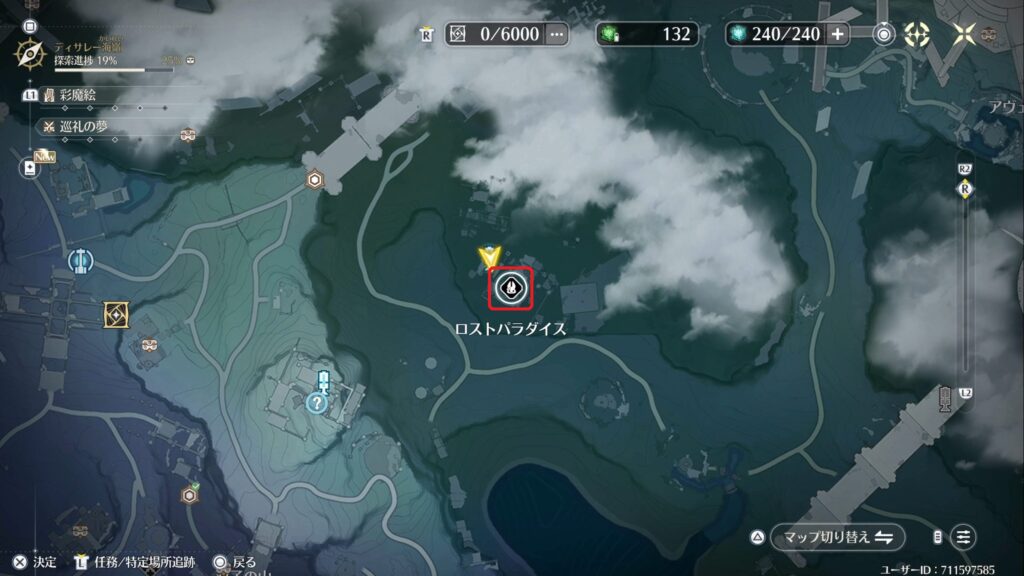1024x576 pixels.
Task: Open the map filter settings icon
Action: pyautogui.click(x=963, y=537)
